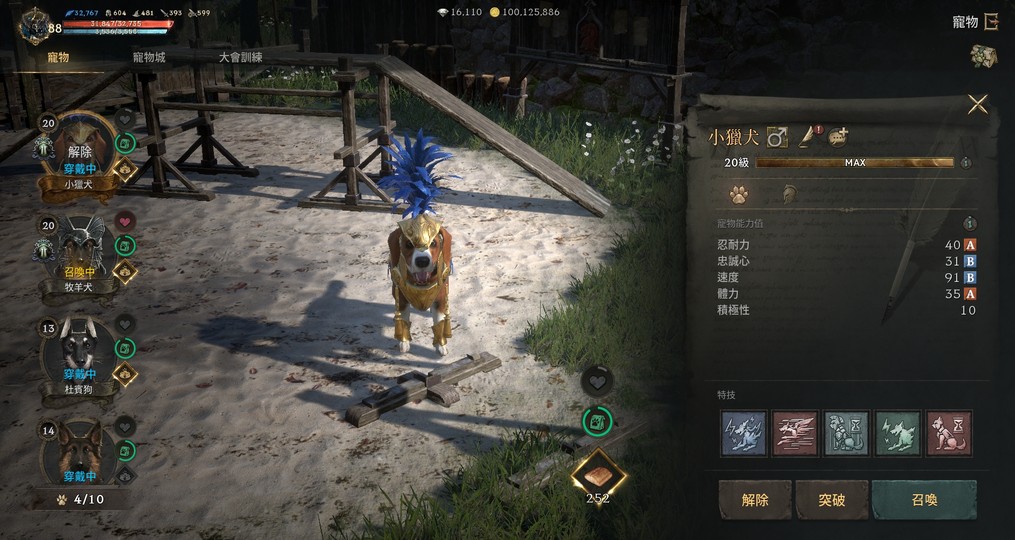Open the 大會訓練 tab

(x=240, y=57)
